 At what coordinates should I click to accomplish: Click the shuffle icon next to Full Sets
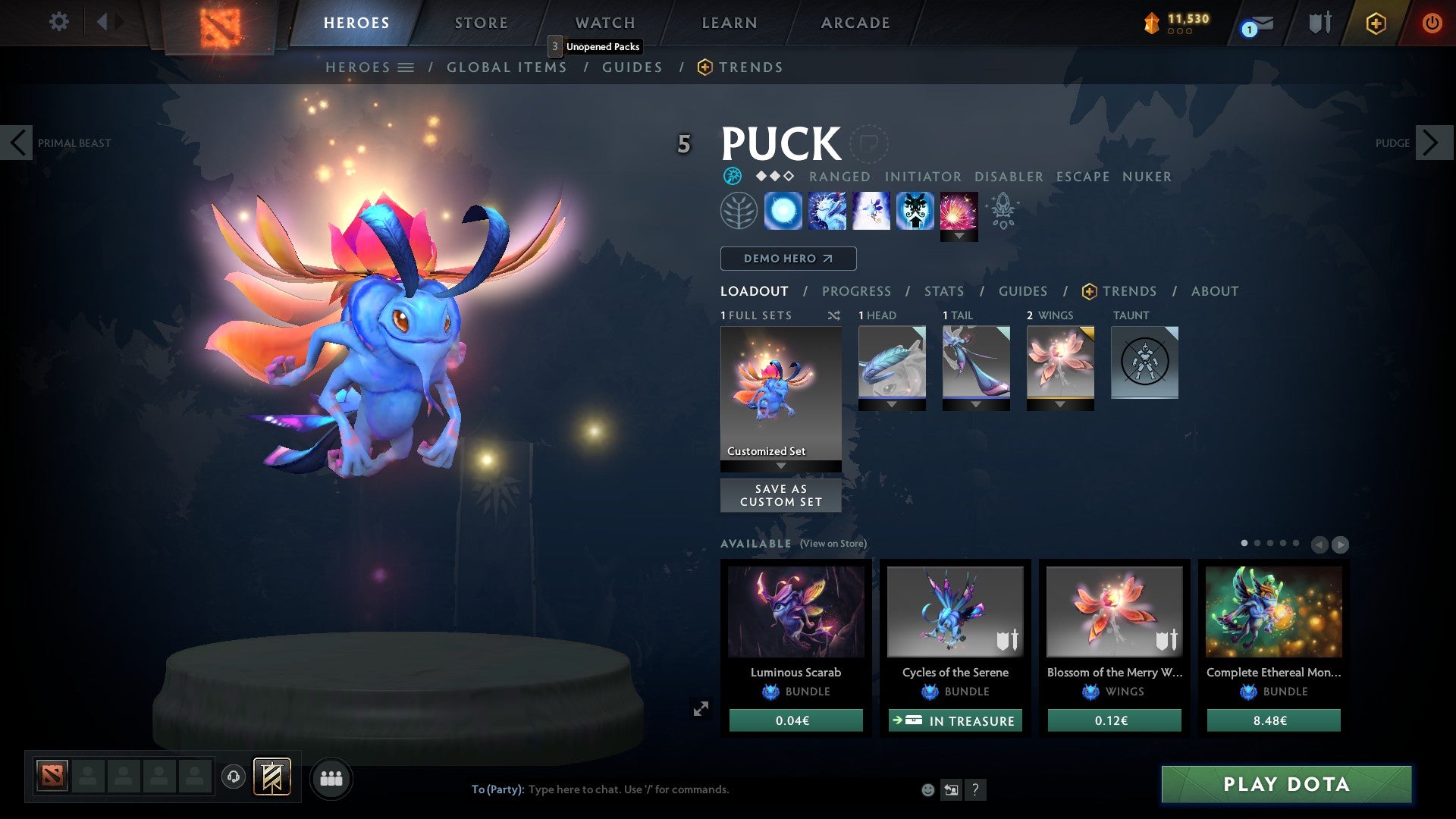[x=834, y=315]
